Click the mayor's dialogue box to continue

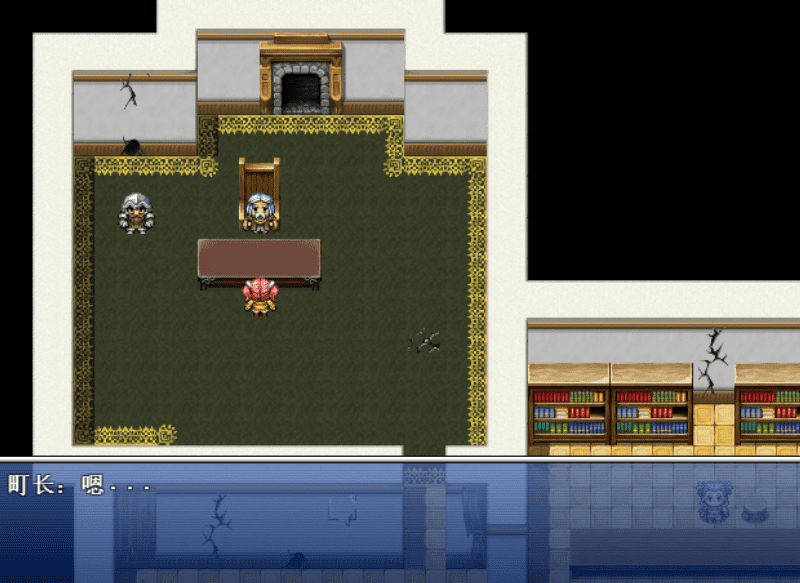click(x=400, y=521)
